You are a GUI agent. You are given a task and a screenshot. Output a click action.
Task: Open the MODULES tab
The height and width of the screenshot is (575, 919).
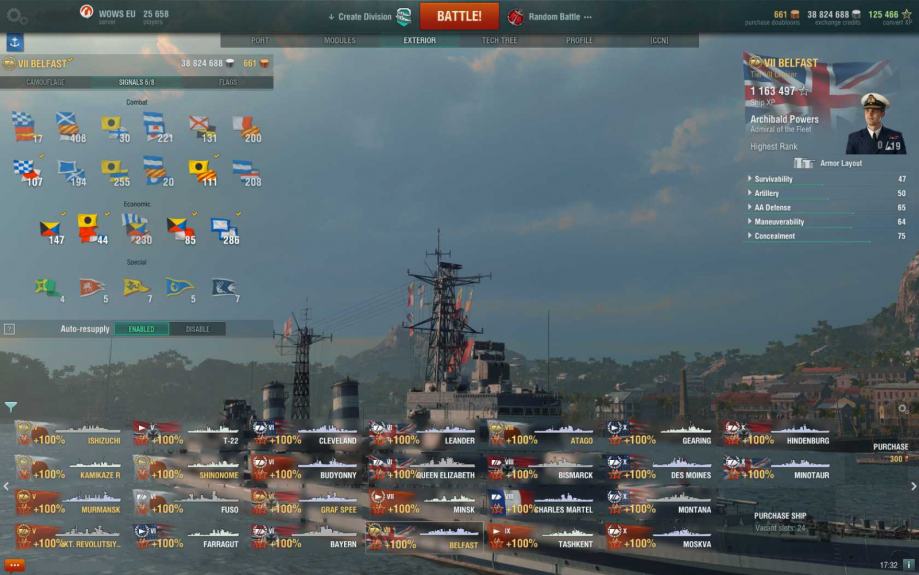pos(340,41)
